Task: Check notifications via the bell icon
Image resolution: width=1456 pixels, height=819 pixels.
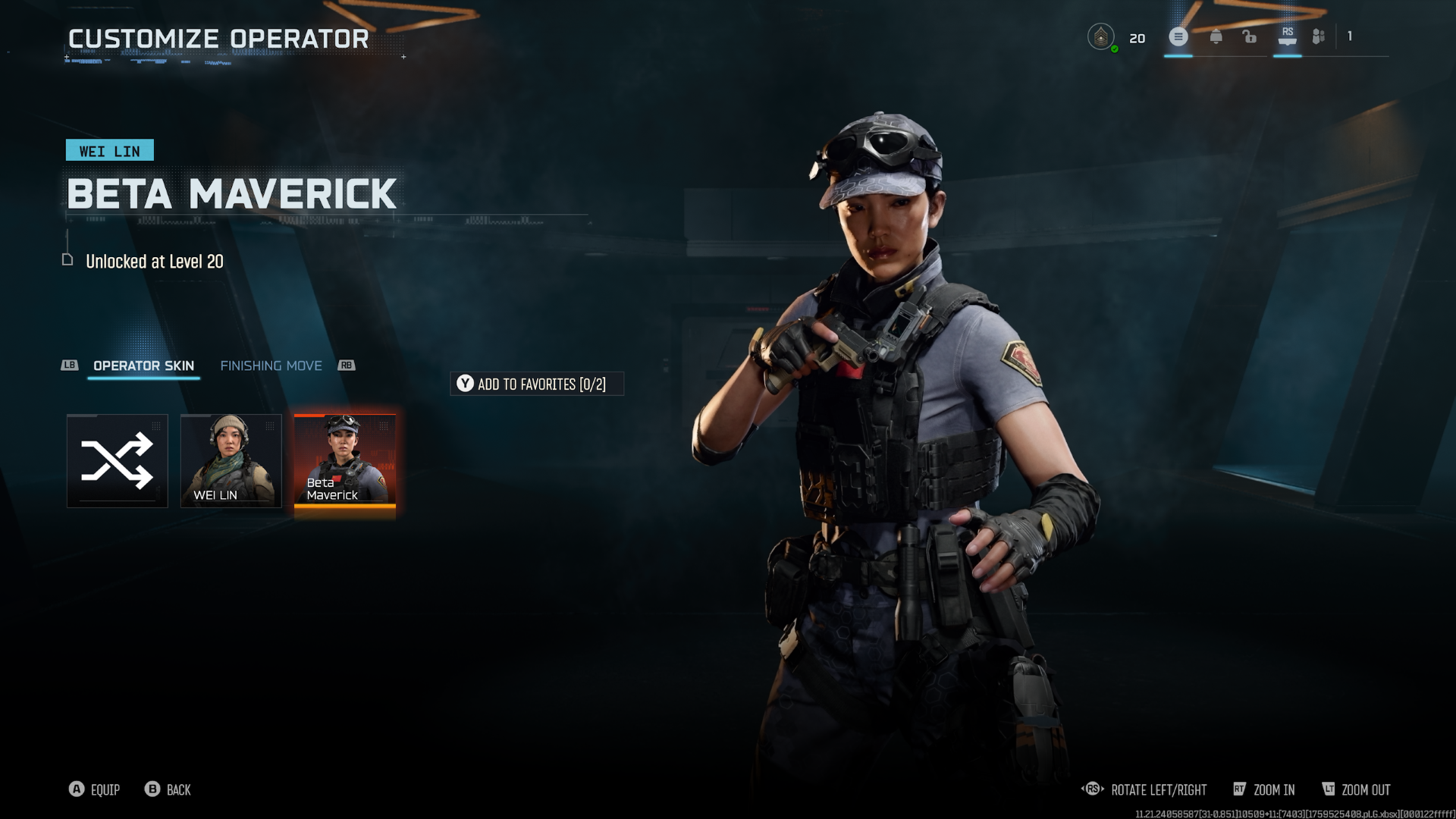Action: pos(1218,36)
